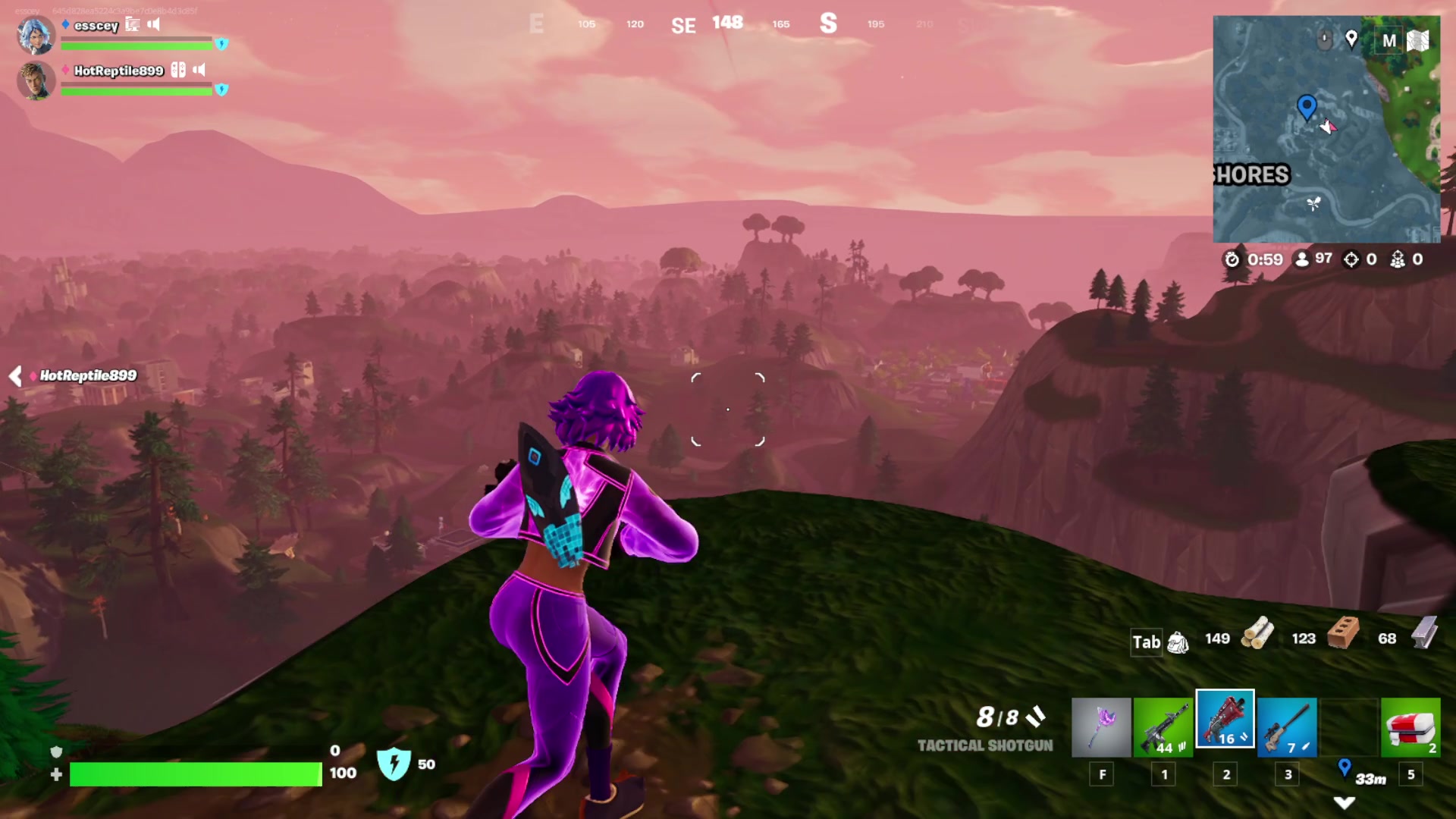Screen dimensions: 1456x819
Task: Select the pickaxe harvesting tool slot
Action: click(x=1101, y=727)
